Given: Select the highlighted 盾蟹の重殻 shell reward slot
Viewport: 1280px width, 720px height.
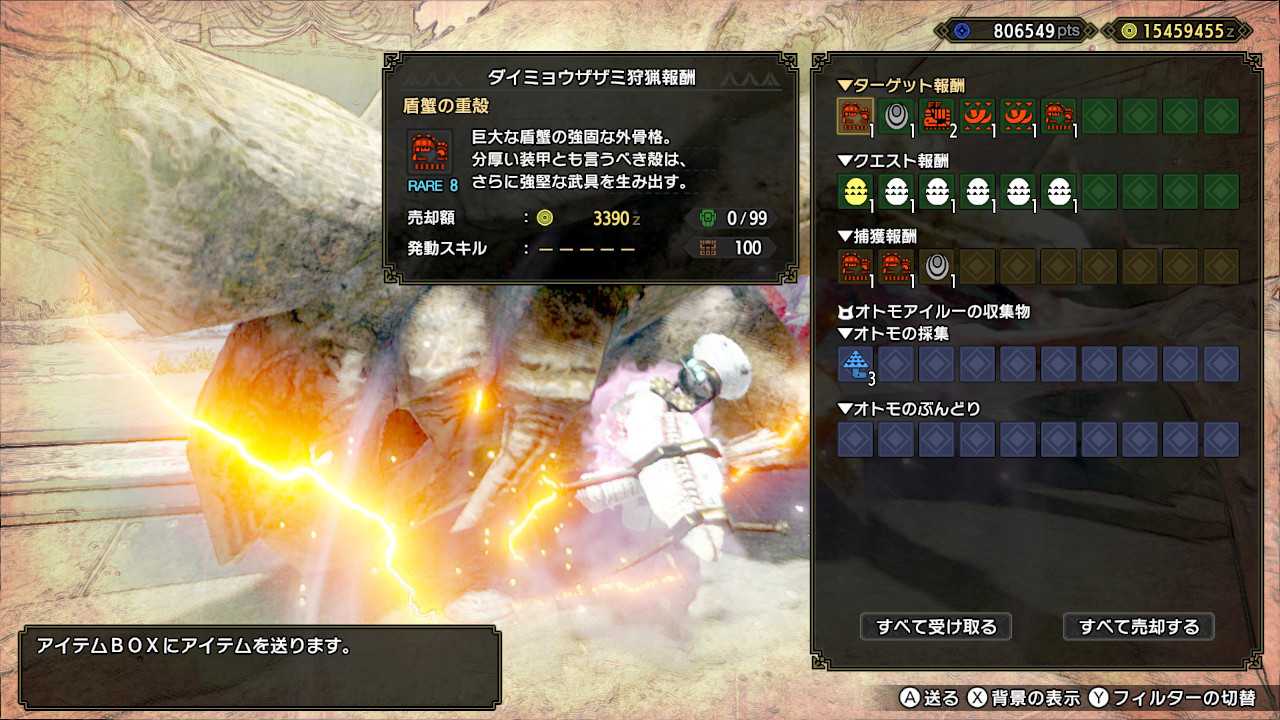Looking at the screenshot, I should [855, 116].
